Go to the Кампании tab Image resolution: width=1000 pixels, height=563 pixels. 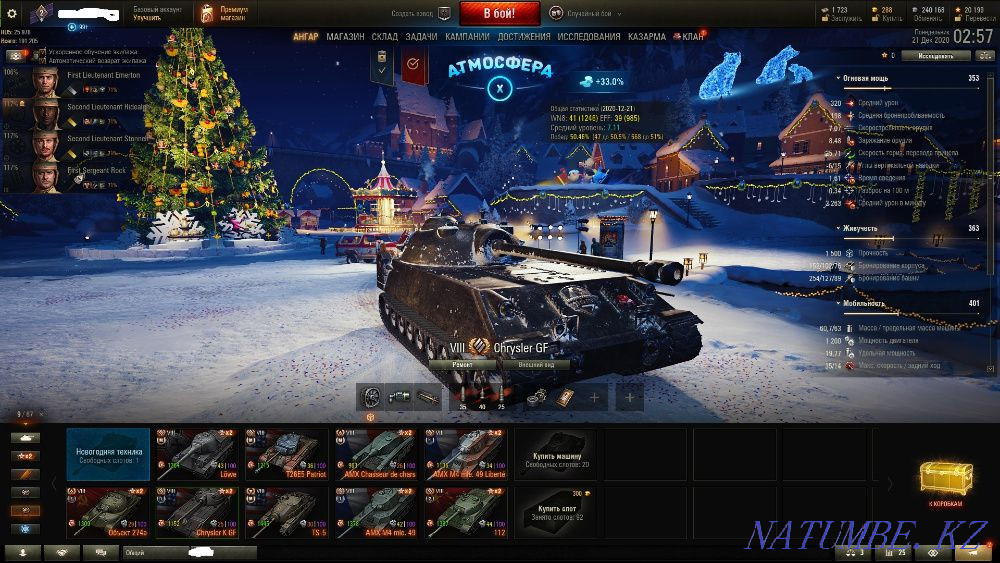[467, 36]
